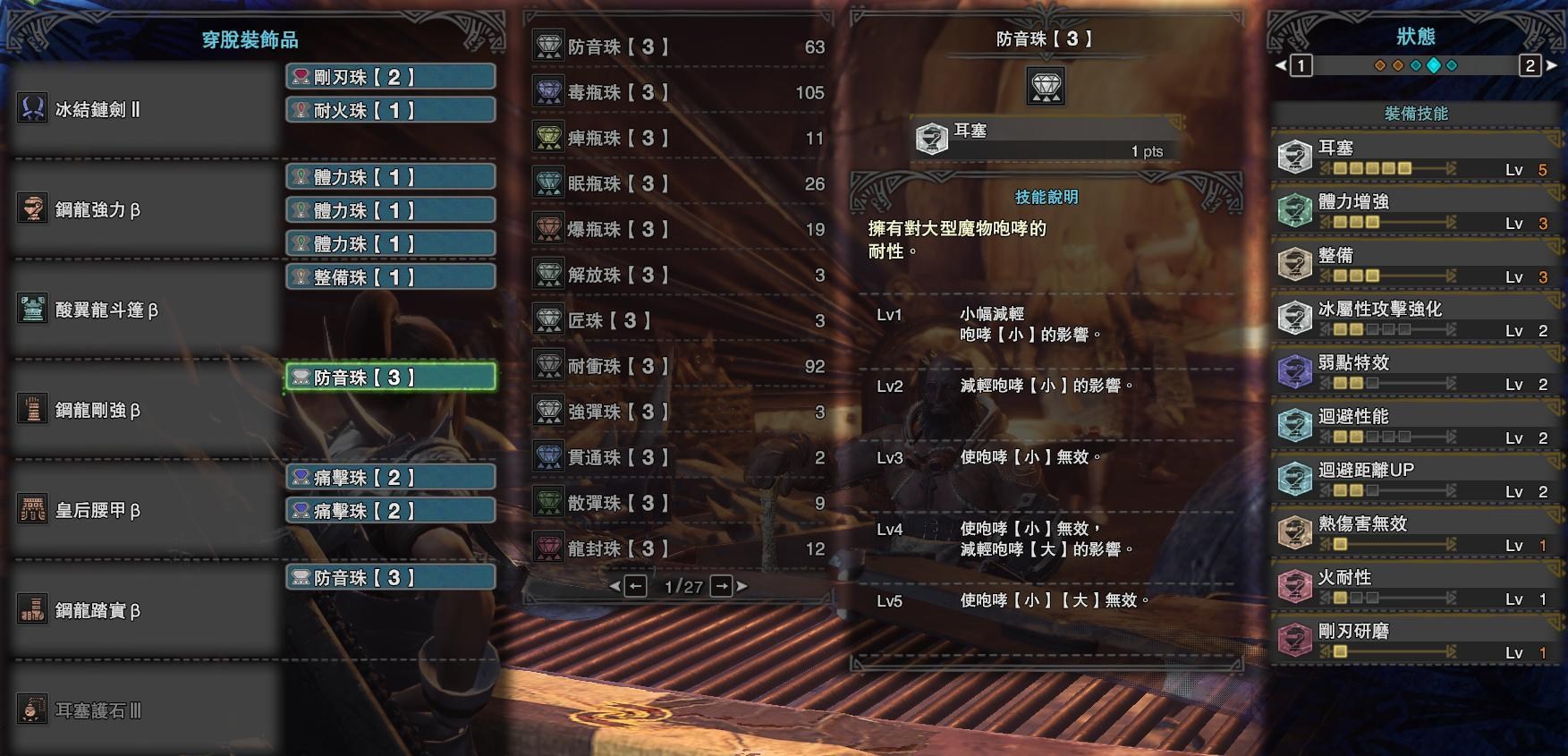Choose 匠珠【3】 in the decoration list
The image size is (1568, 756).
[678, 320]
